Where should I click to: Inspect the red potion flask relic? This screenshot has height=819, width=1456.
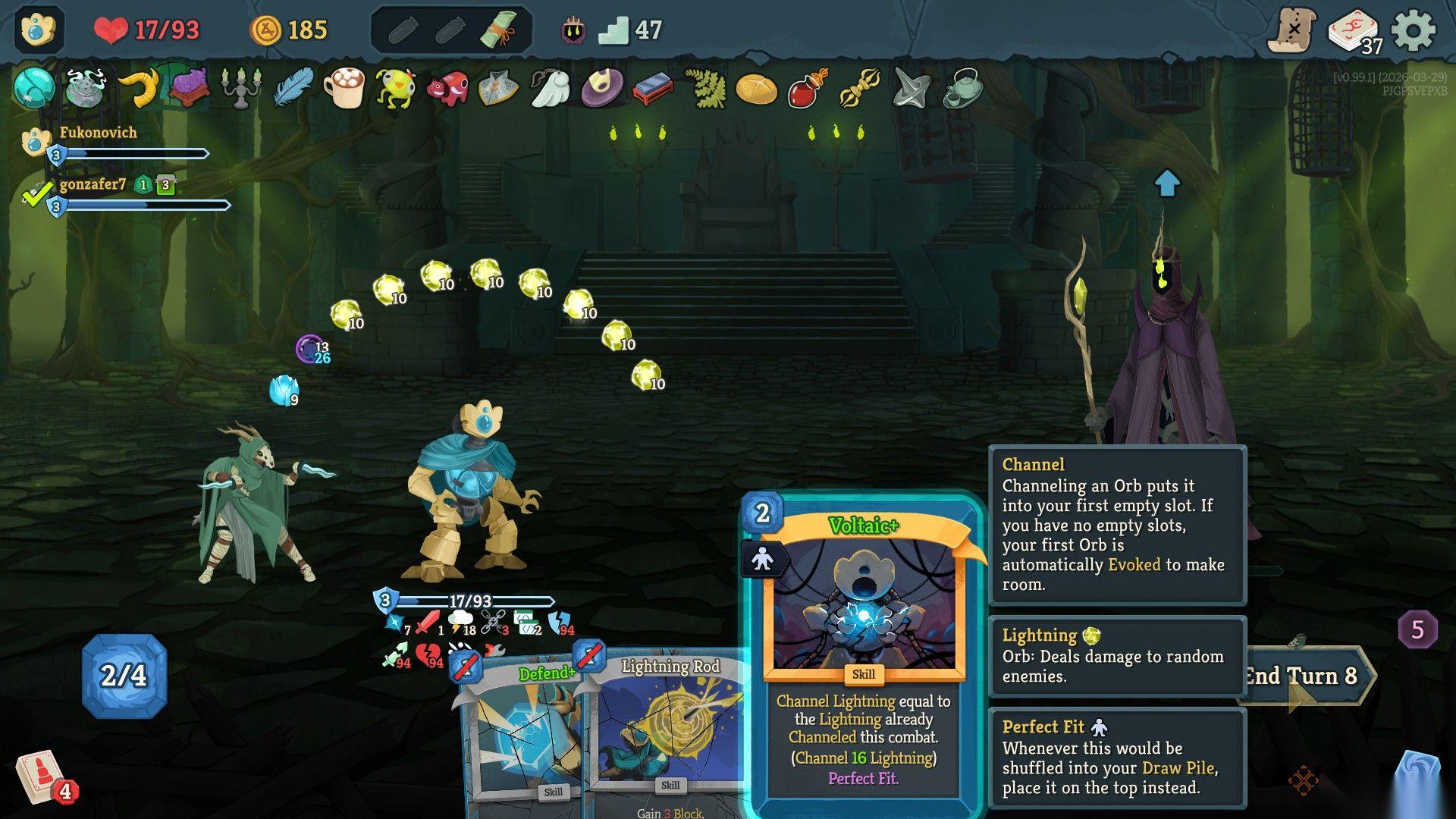(808, 89)
